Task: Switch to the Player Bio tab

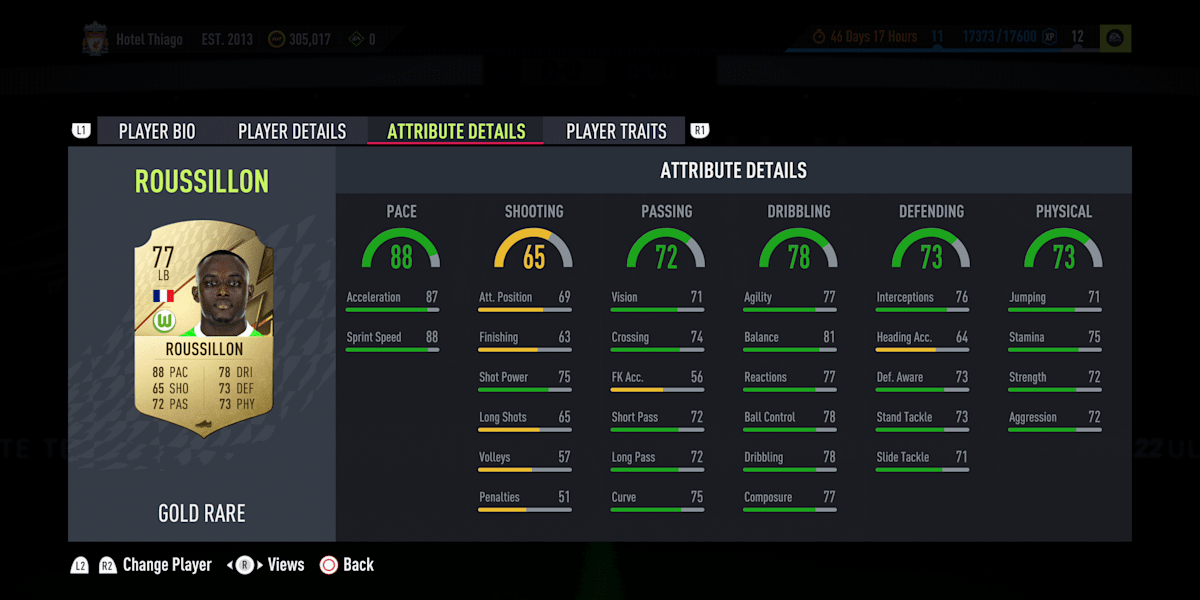Action: point(157,131)
